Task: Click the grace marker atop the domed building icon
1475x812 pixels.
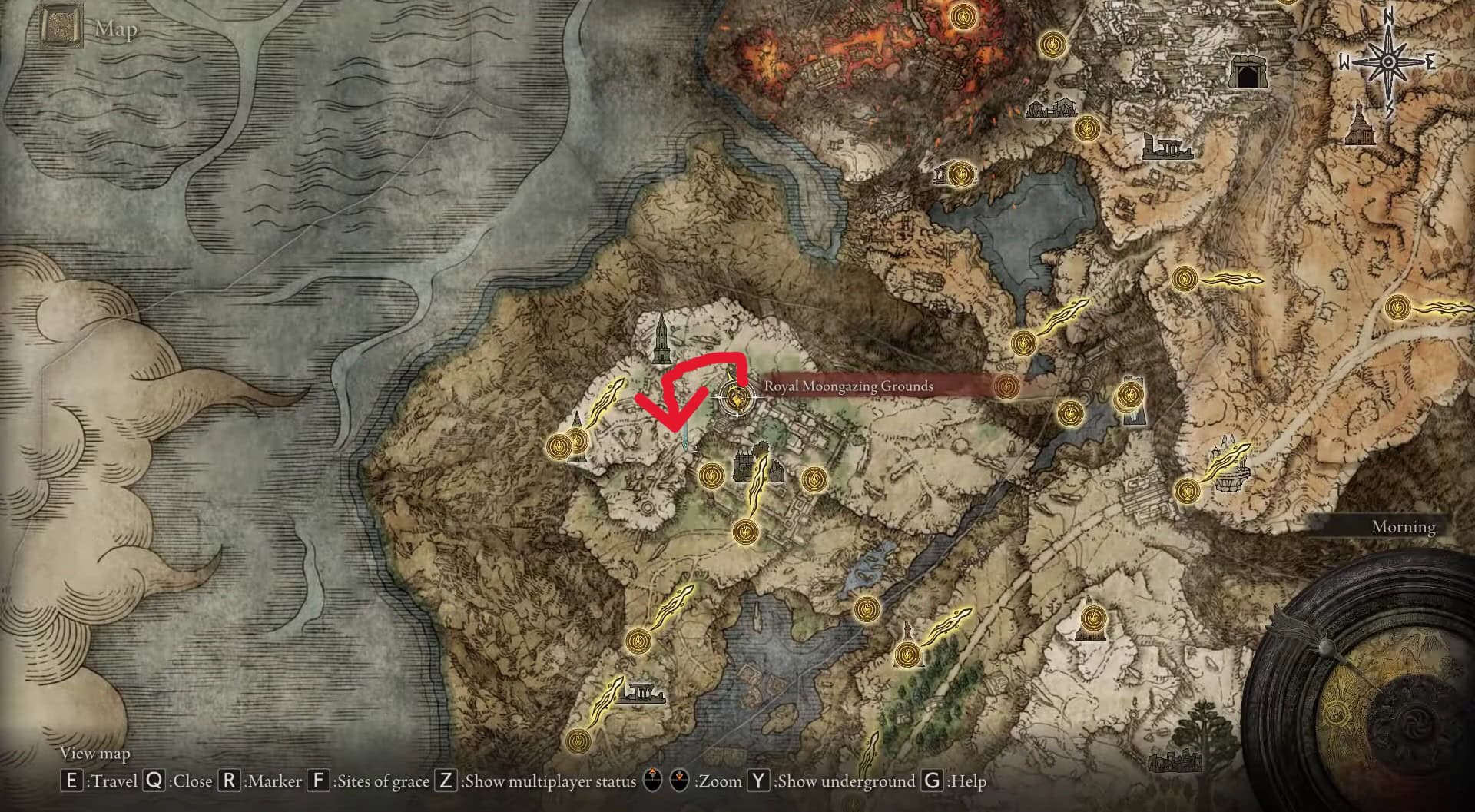Action: 1092,620
